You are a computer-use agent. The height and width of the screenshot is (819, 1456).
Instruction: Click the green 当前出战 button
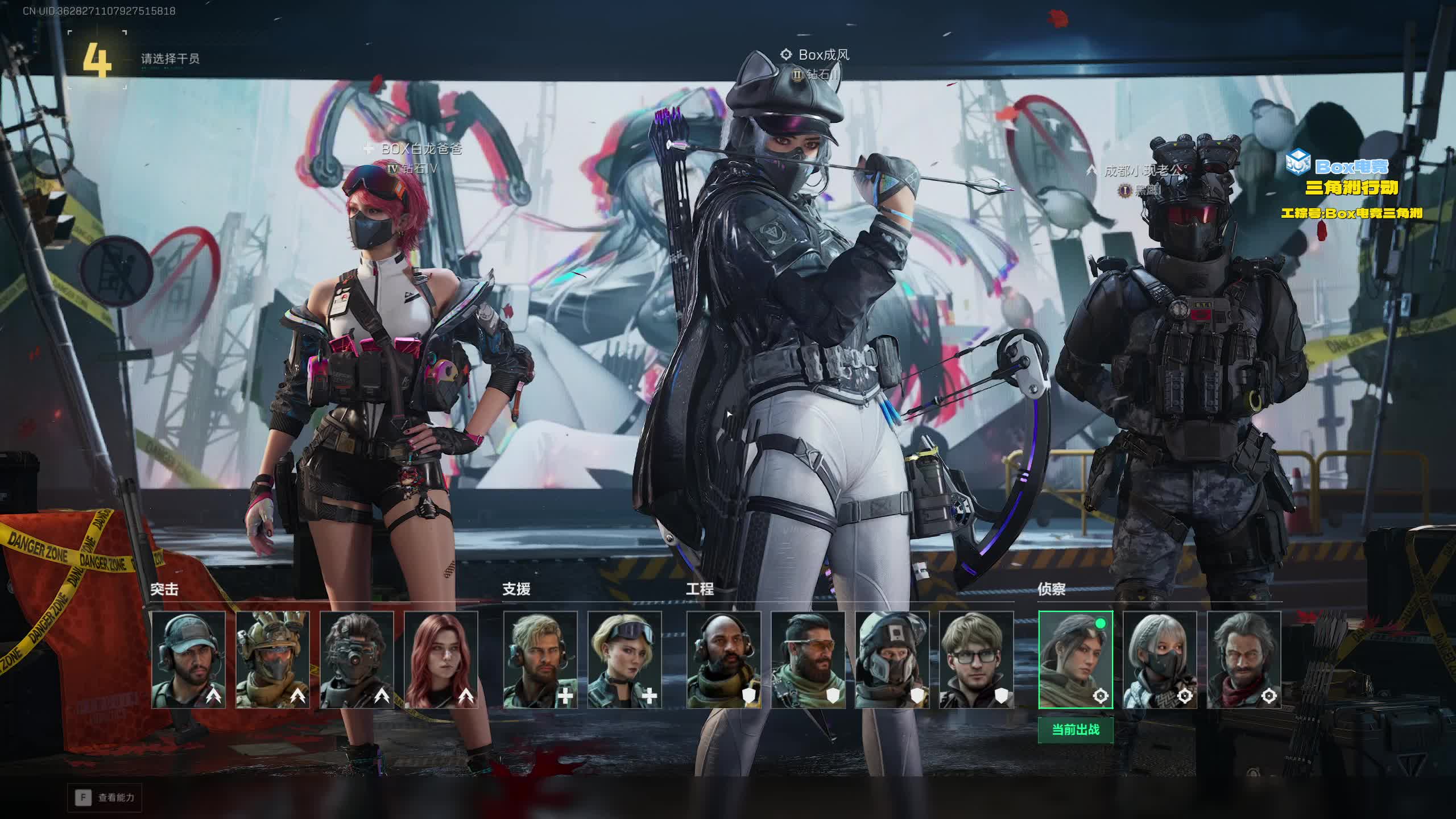1075,730
